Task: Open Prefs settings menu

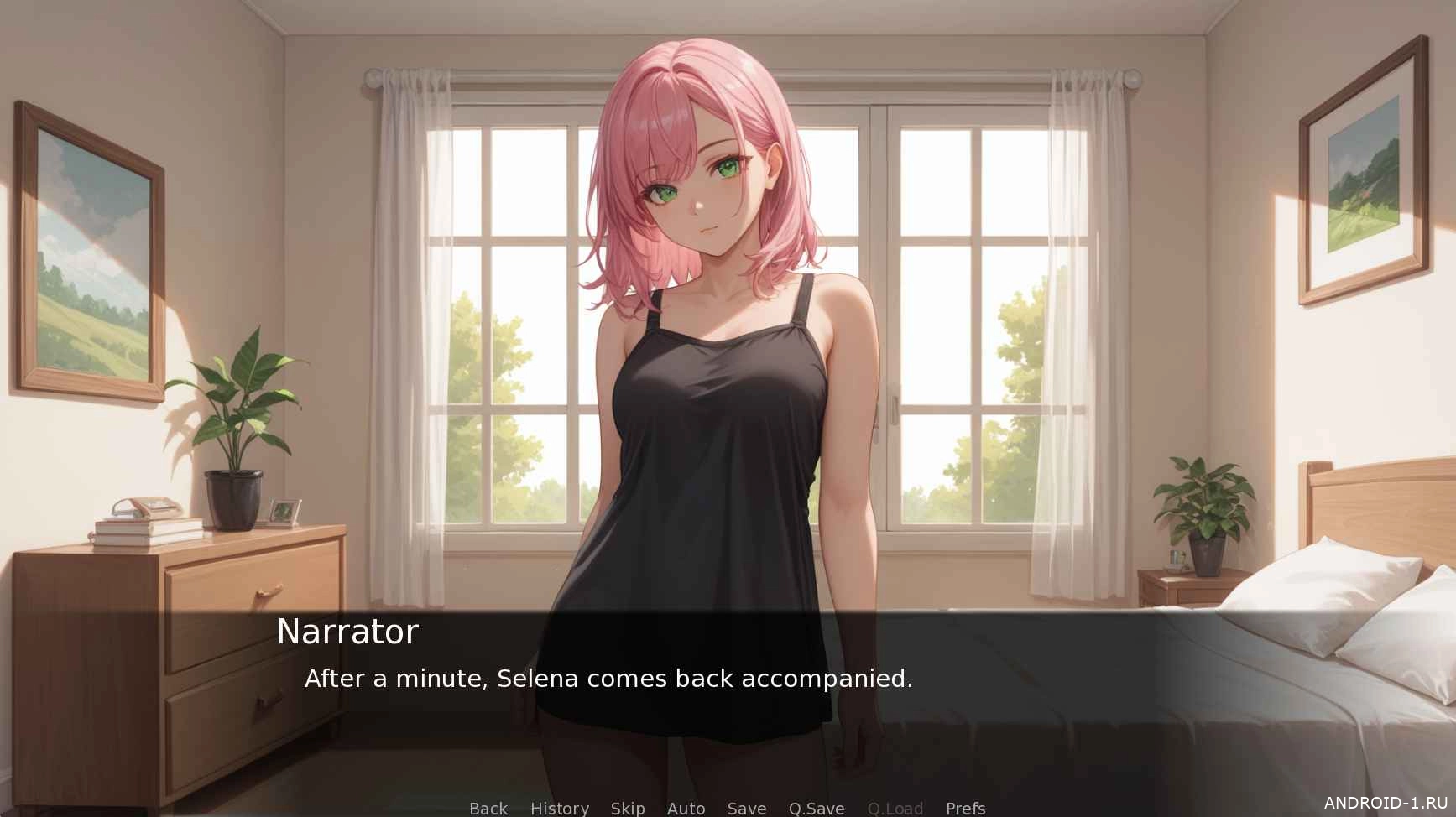Action: 965,808
